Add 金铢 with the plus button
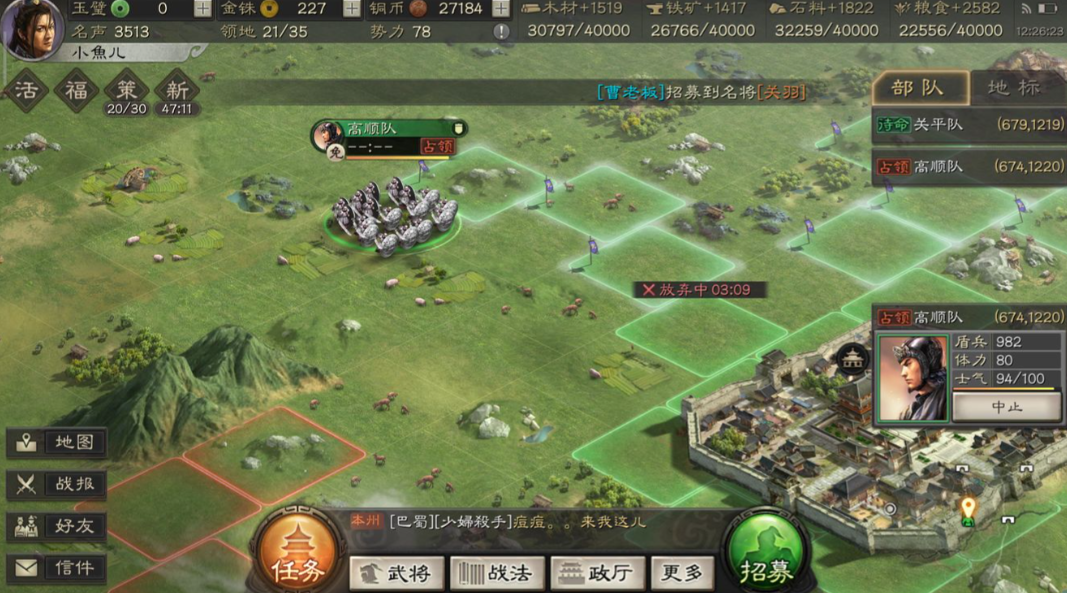The height and width of the screenshot is (593, 1067). click(x=352, y=9)
